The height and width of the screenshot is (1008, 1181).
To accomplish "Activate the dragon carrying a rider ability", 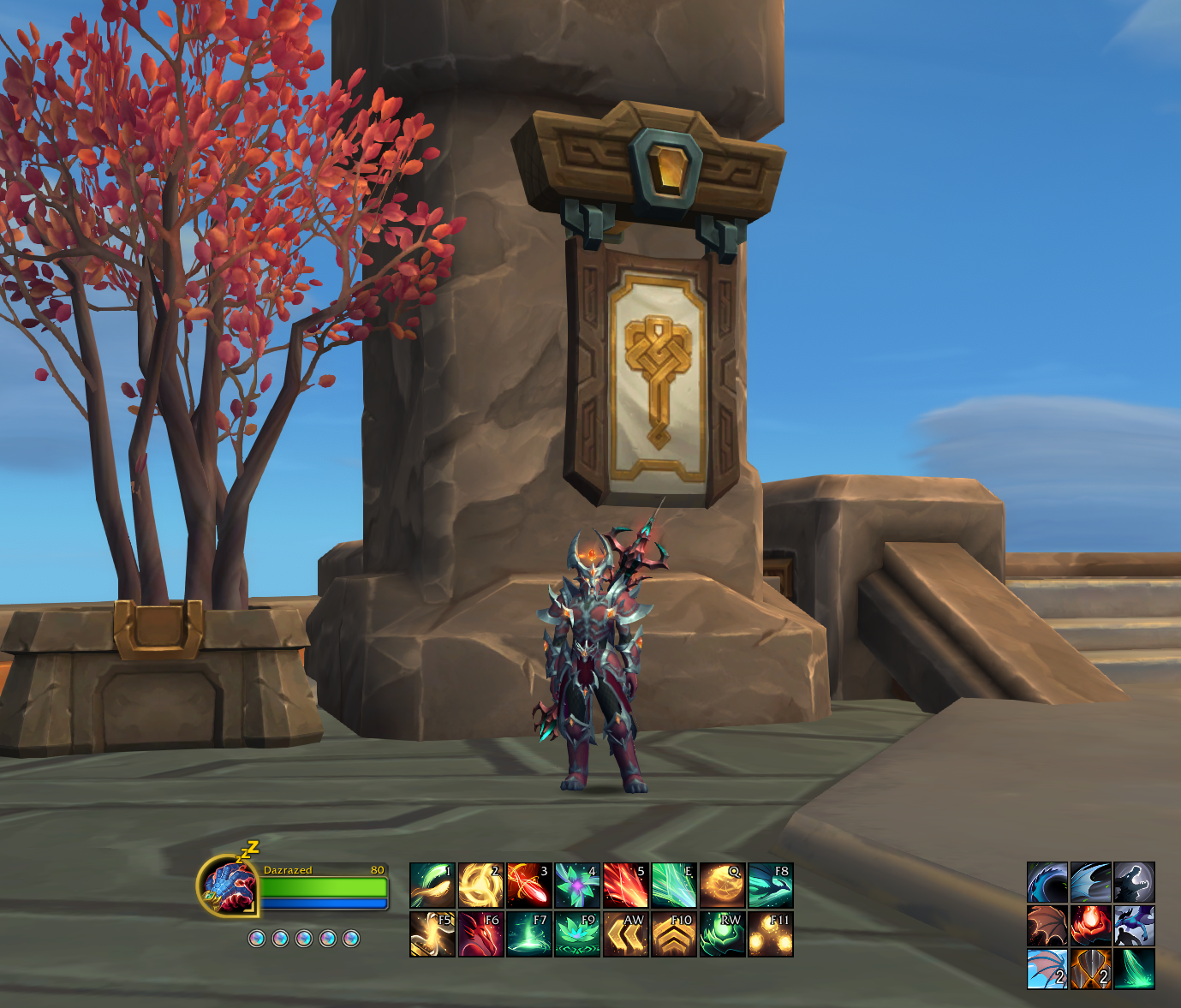I will point(1134,926).
